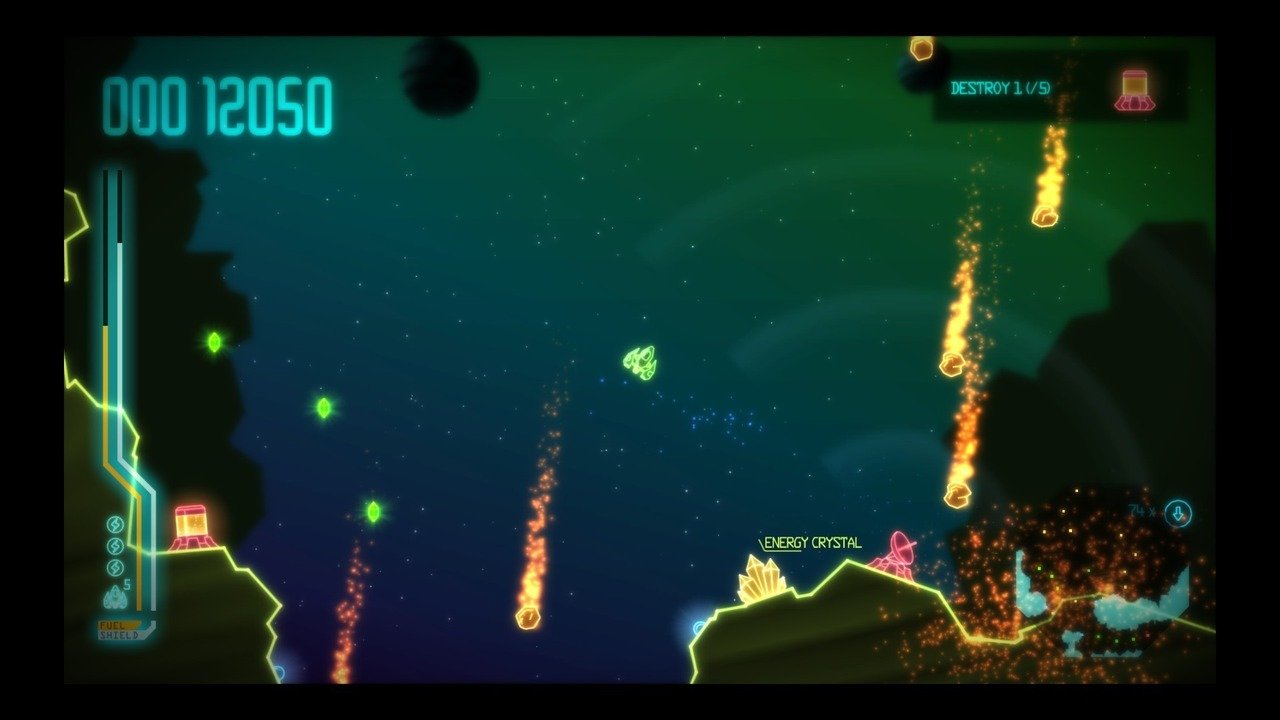
Task: Click the glowing turret on the left cliff
Action: pyautogui.click(x=190, y=525)
